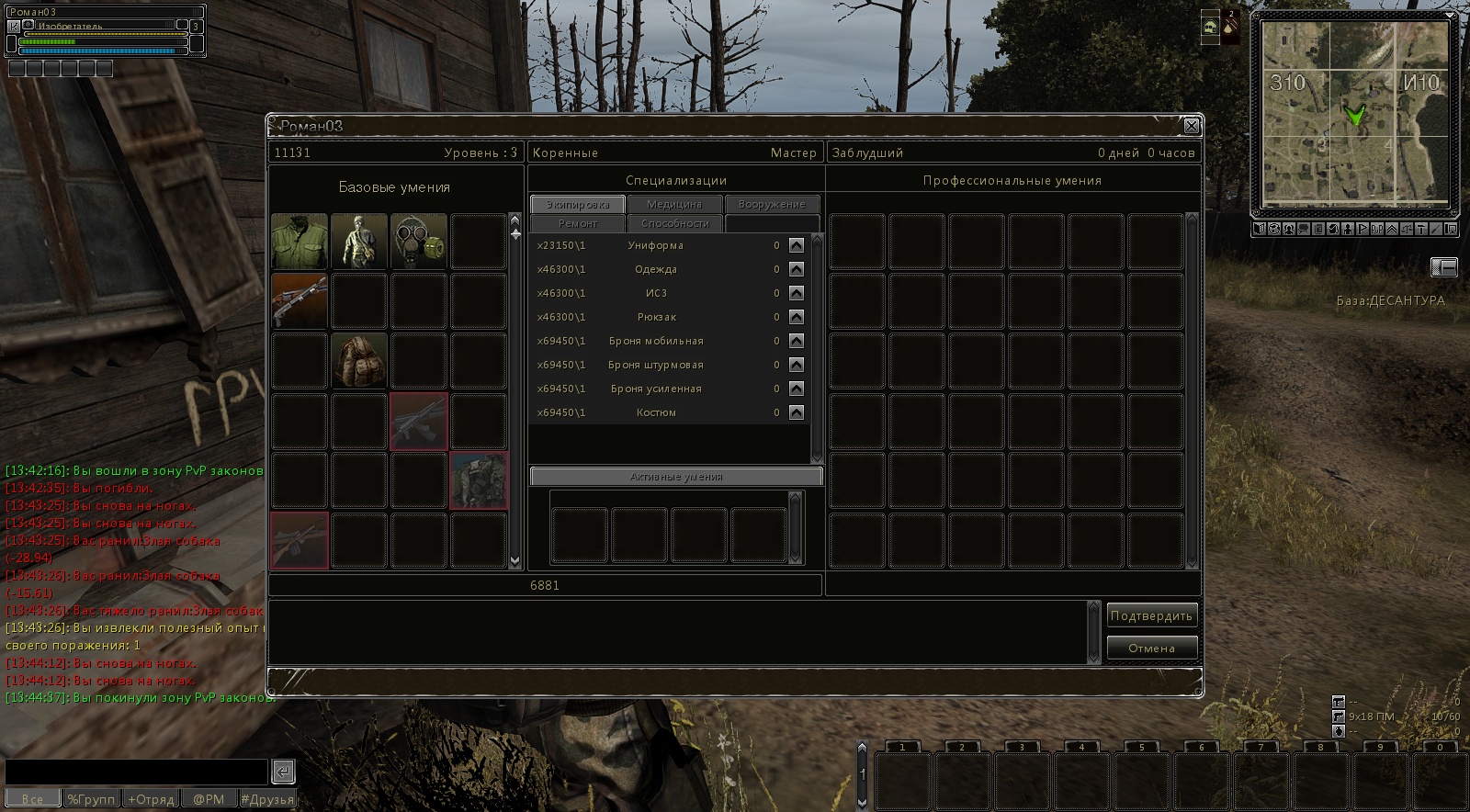Screen dimensions: 1470x812
Task: Open the Вооружение specialization tab
Action: pos(772,204)
